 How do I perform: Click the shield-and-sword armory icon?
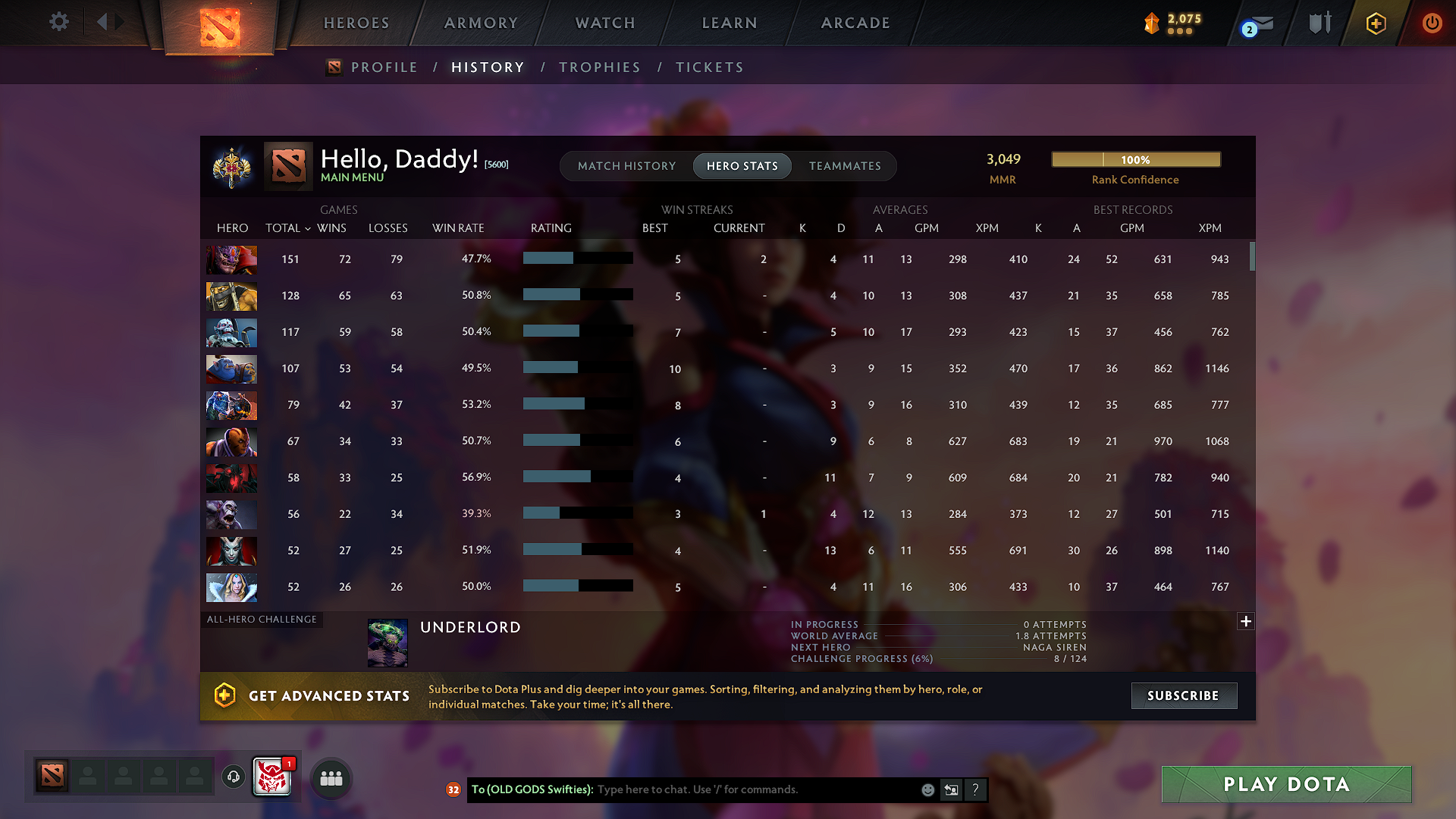click(1319, 24)
